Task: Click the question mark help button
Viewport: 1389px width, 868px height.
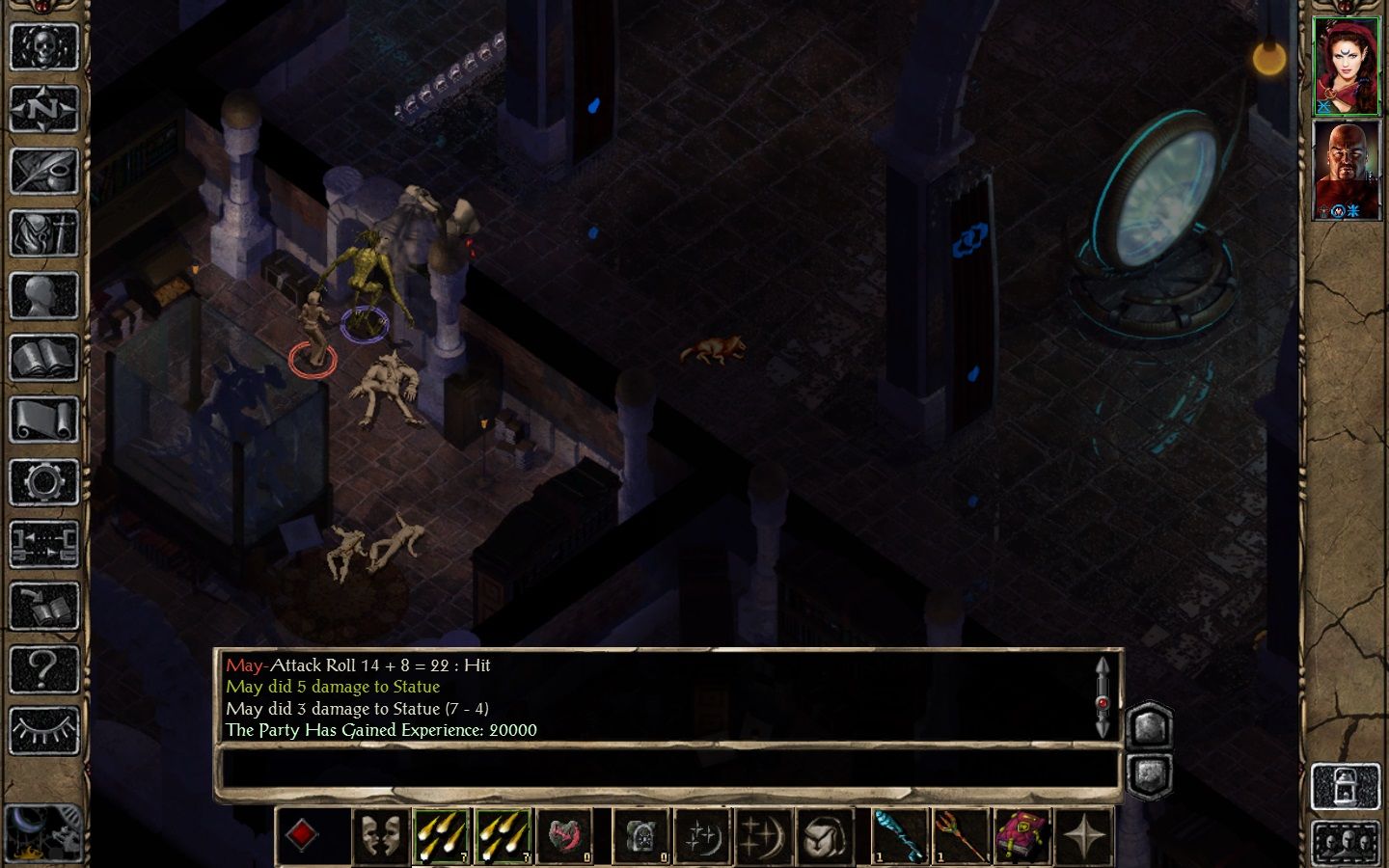Action: (43, 667)
